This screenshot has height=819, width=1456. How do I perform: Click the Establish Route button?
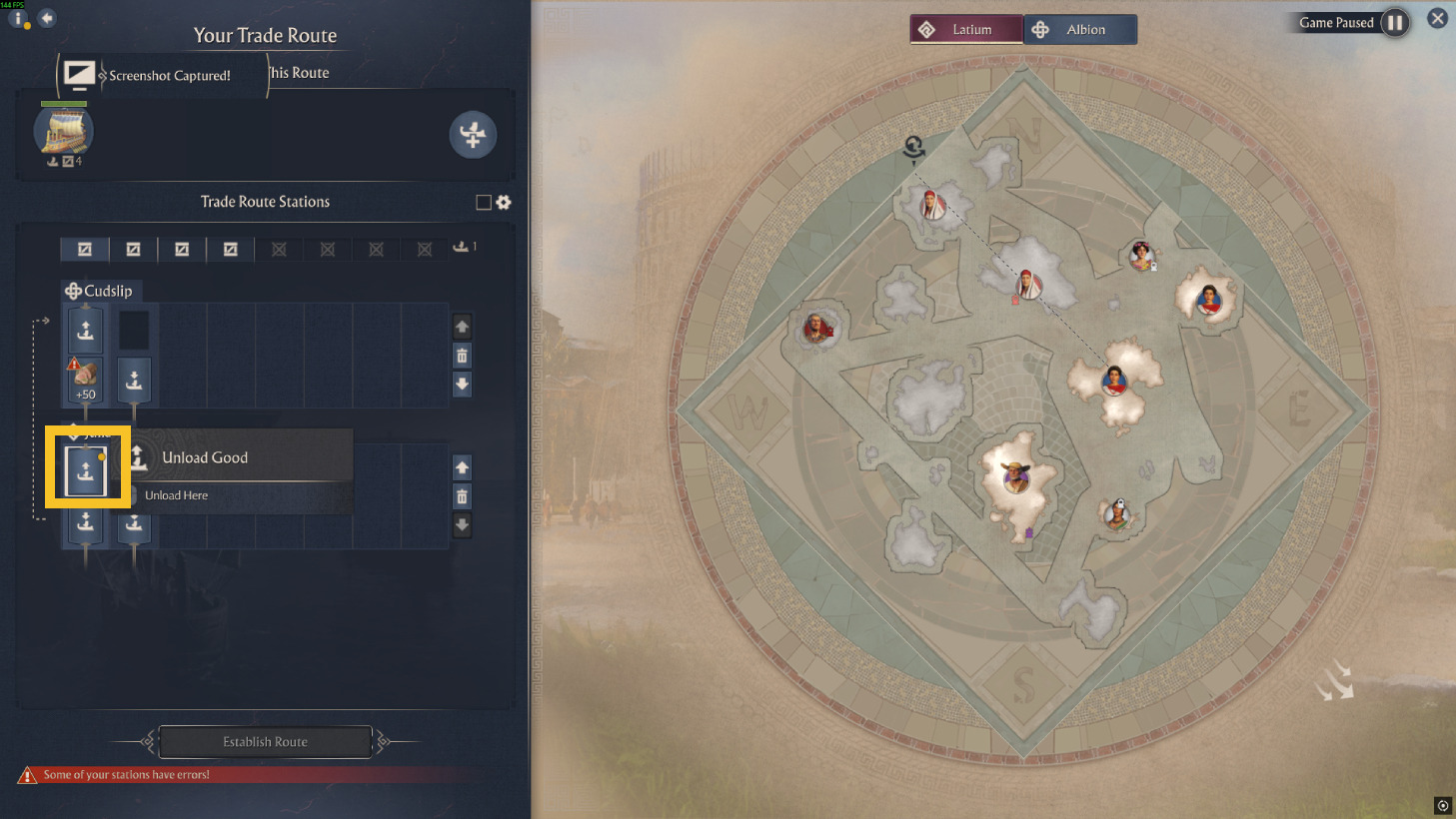pos(265,742)
